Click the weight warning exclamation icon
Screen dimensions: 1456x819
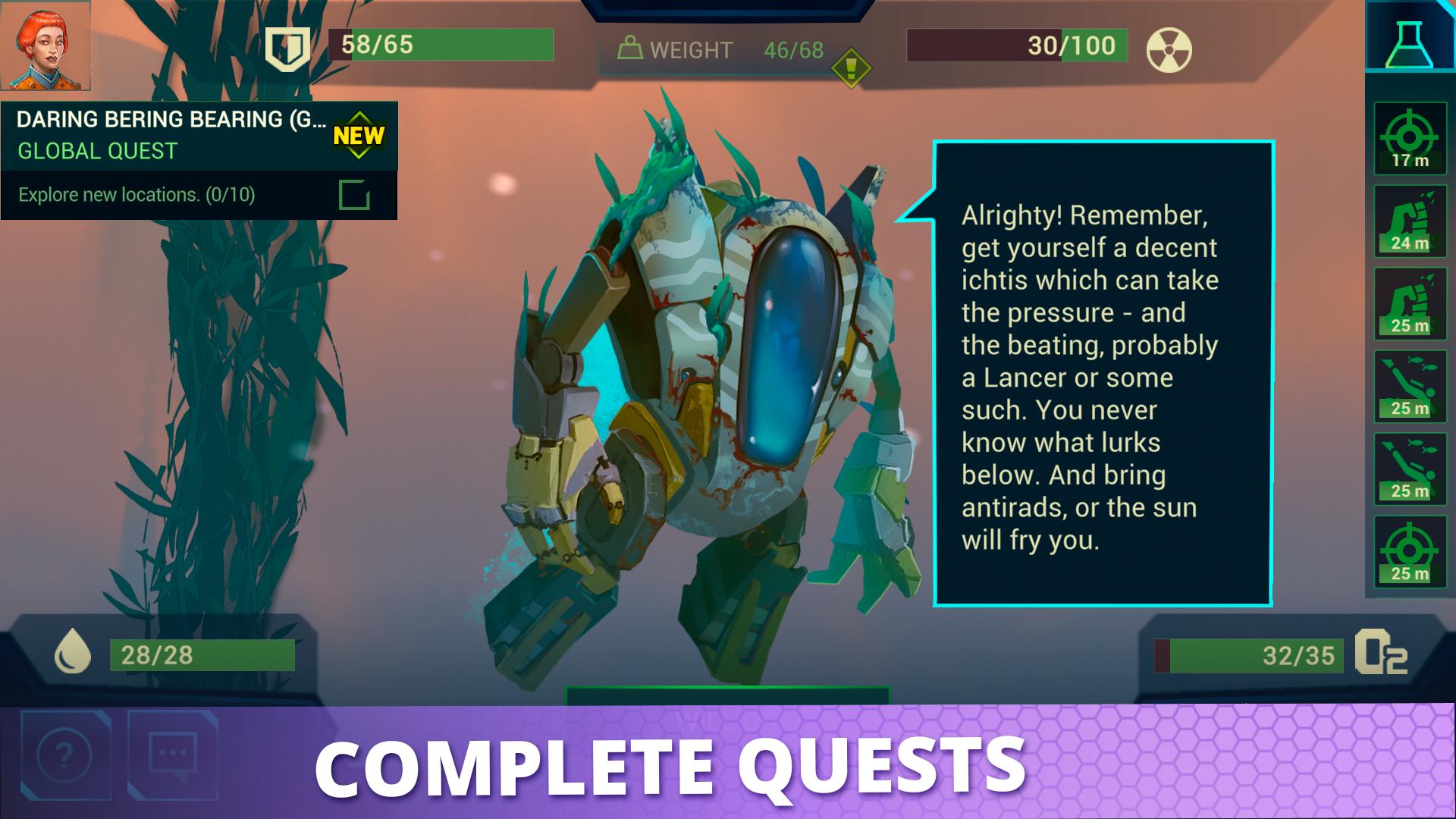851,68
